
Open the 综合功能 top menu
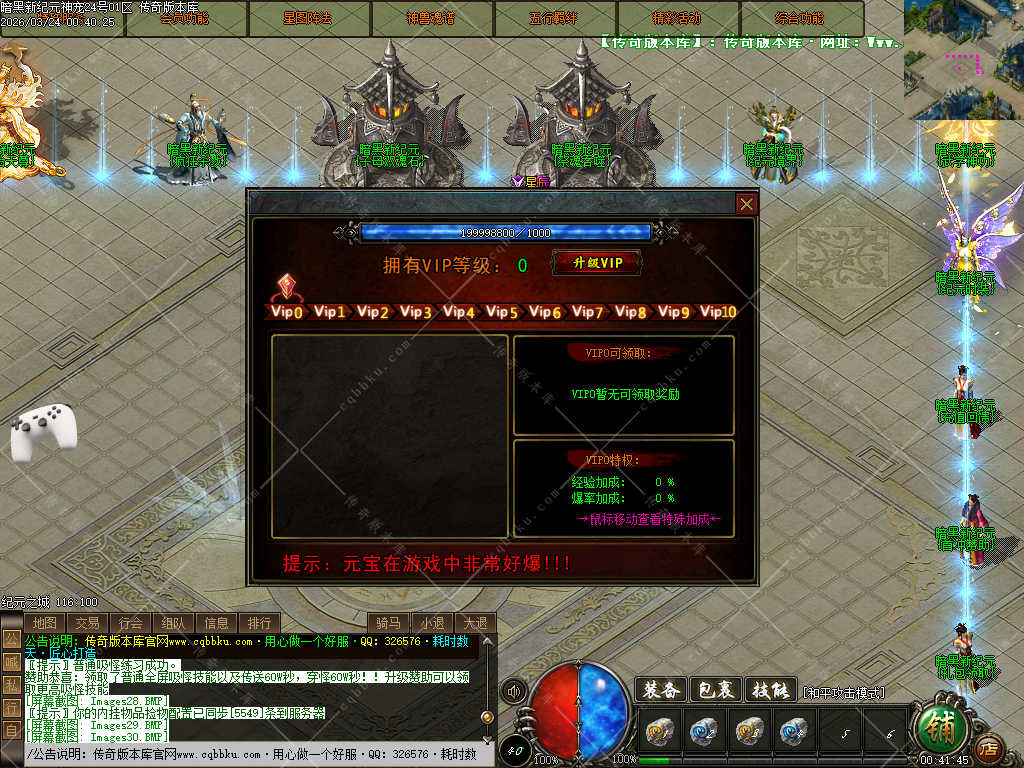point(801,18)
